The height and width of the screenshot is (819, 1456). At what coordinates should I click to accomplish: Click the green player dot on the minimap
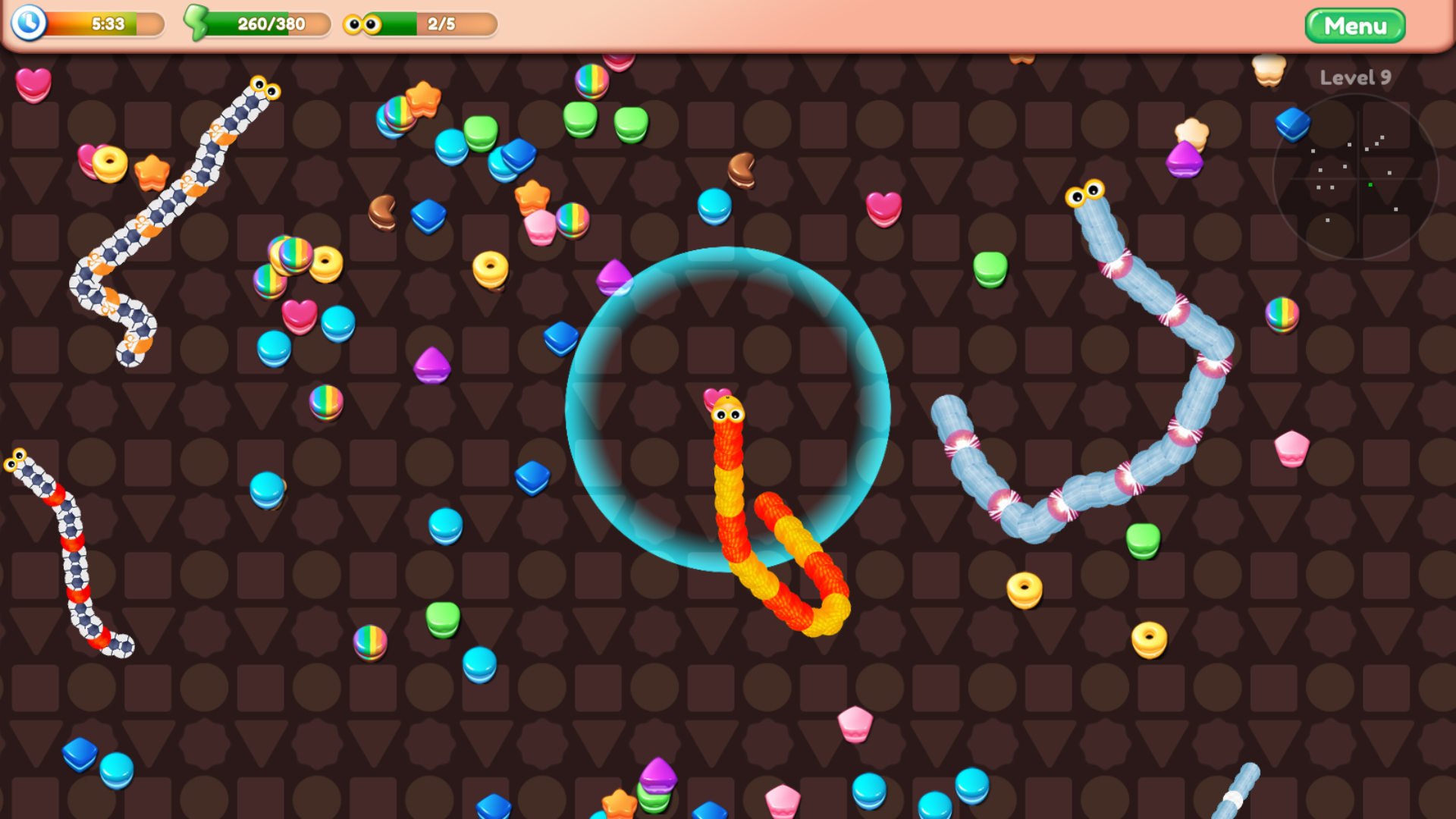coord(1371,184)
